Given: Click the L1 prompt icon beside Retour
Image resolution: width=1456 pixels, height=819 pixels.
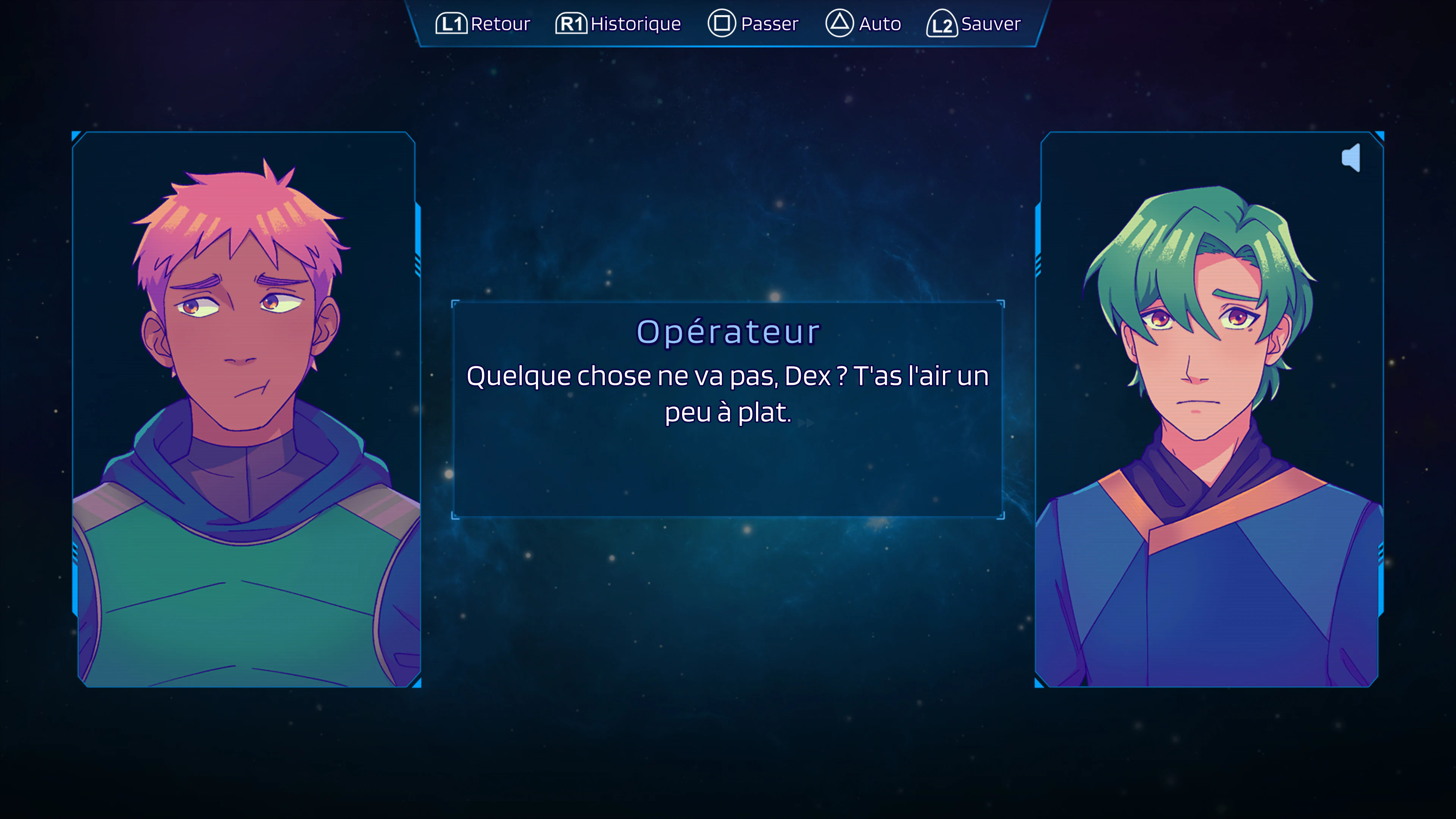Looking at the screenshot, I should point(452,24).
